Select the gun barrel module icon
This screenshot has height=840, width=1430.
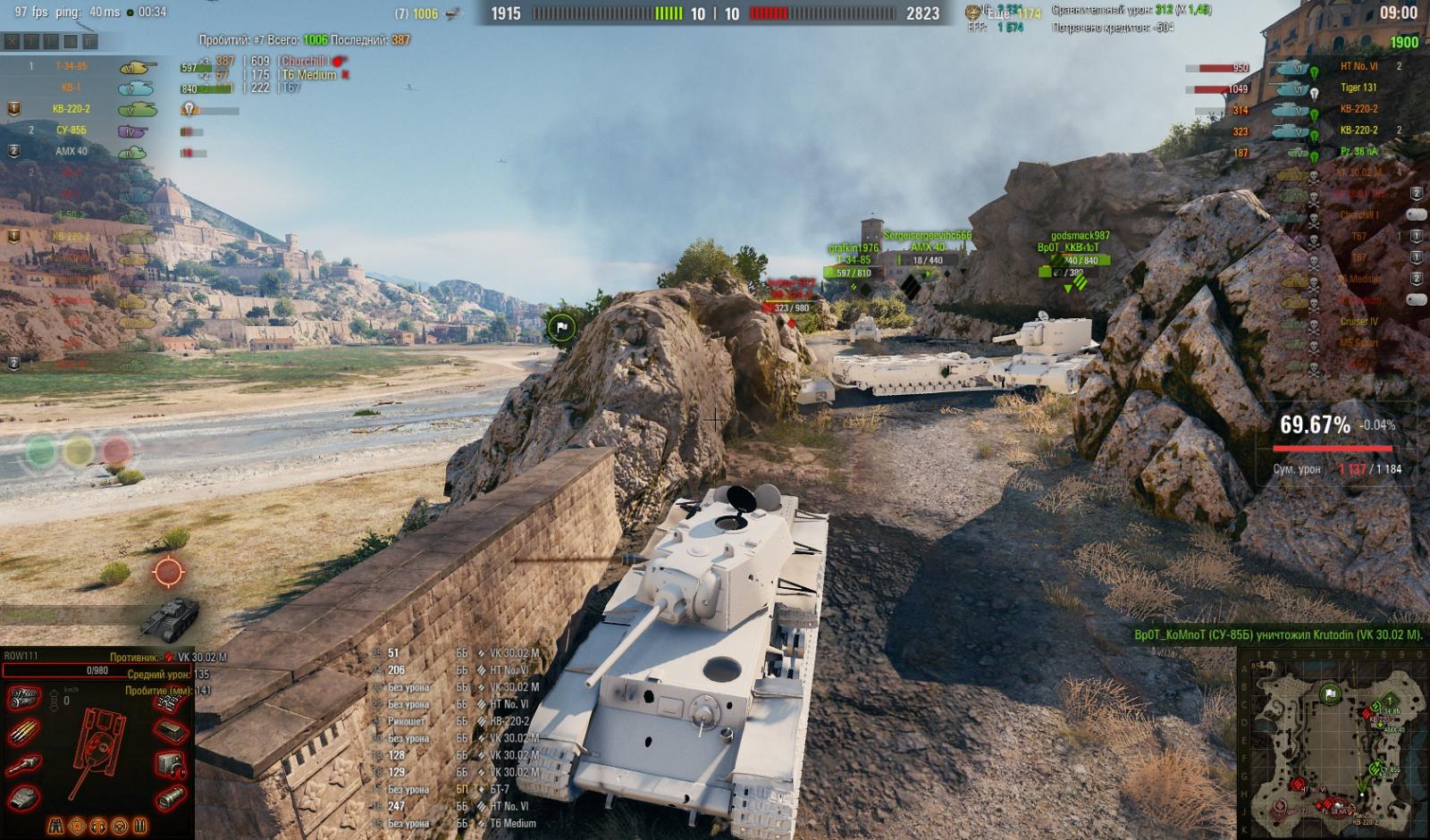24,765
